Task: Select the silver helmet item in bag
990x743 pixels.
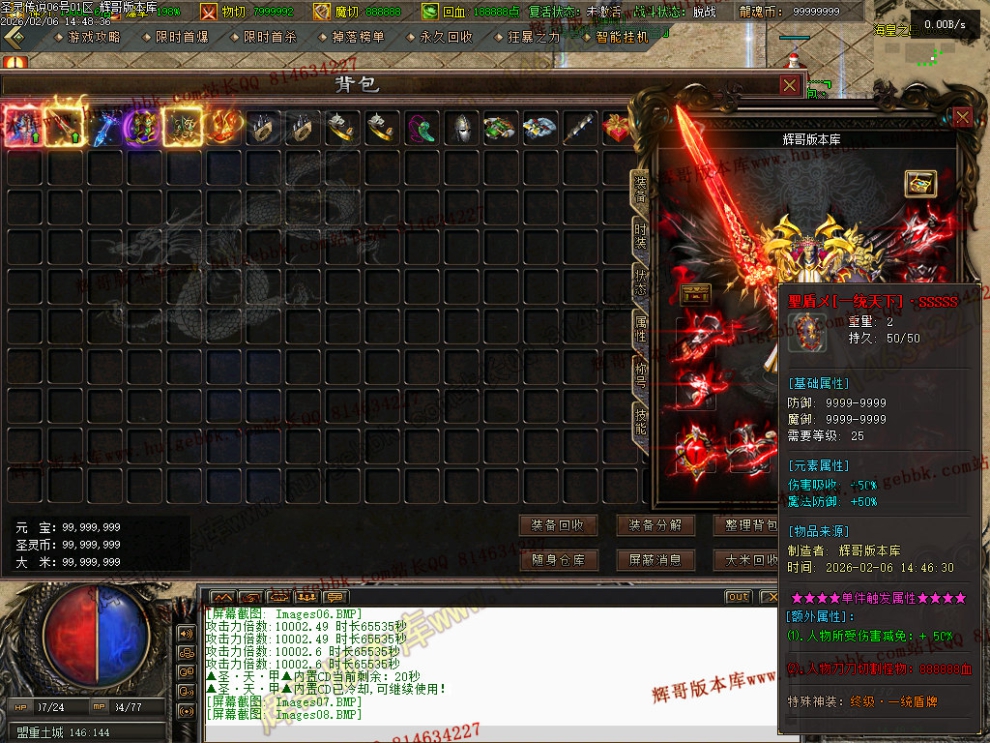Action: (460, 128)
